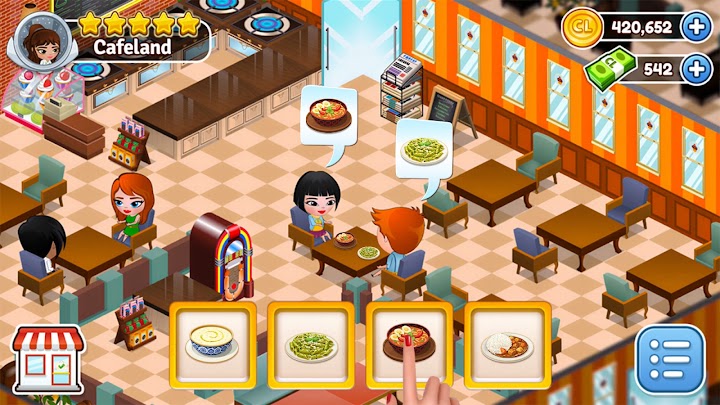Select the rice and curry dish card
The height and width of the screenshot is (405, 720).
click(x=506, y=345)
